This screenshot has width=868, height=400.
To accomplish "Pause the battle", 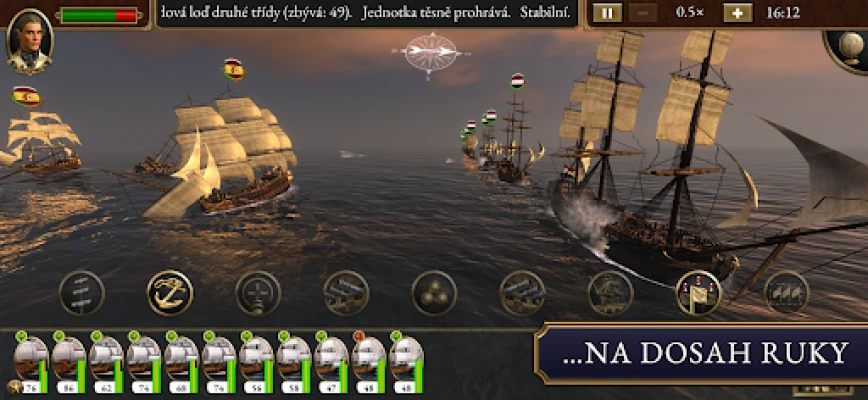I will click(x=606, y=13).
